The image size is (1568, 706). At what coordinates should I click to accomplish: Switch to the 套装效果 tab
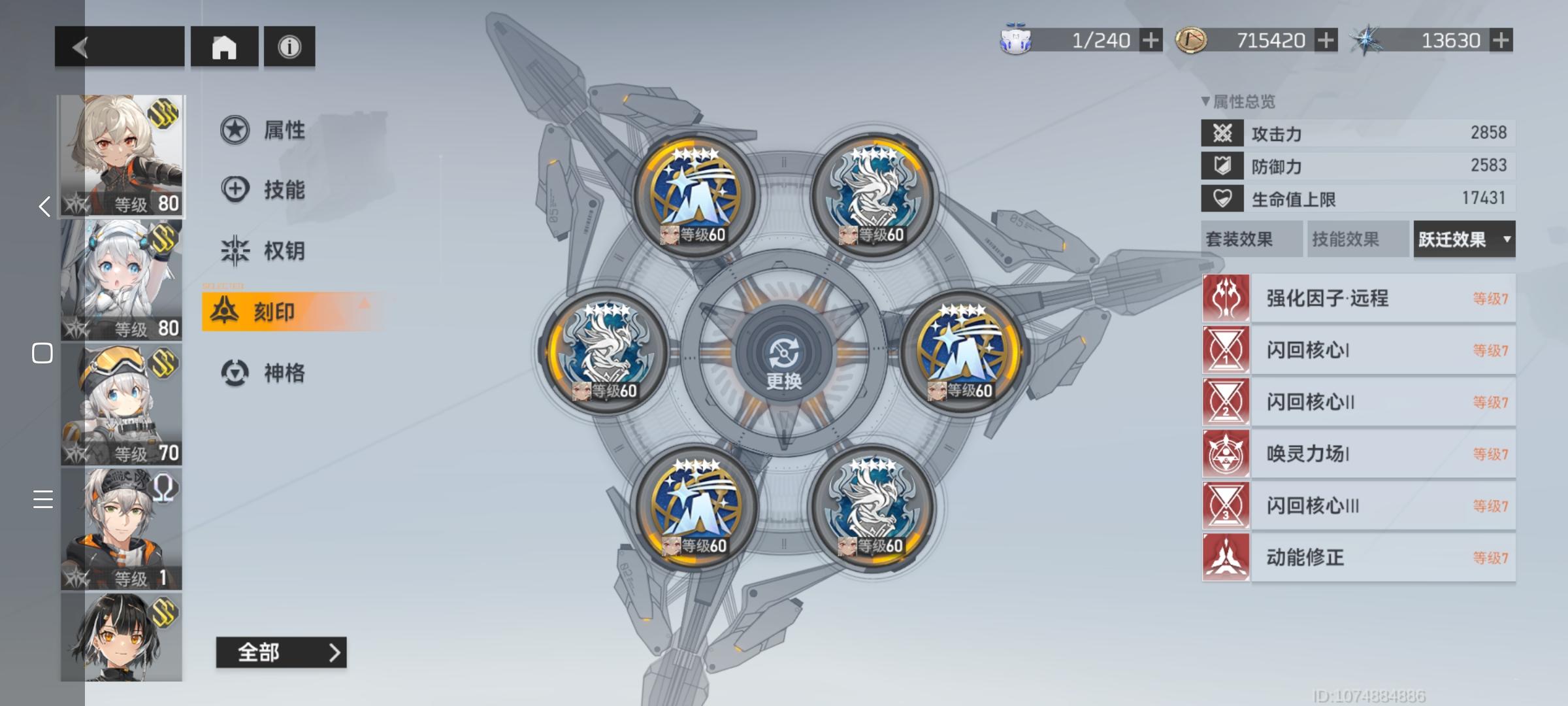pyautogui.click(x=1252, y=239)
